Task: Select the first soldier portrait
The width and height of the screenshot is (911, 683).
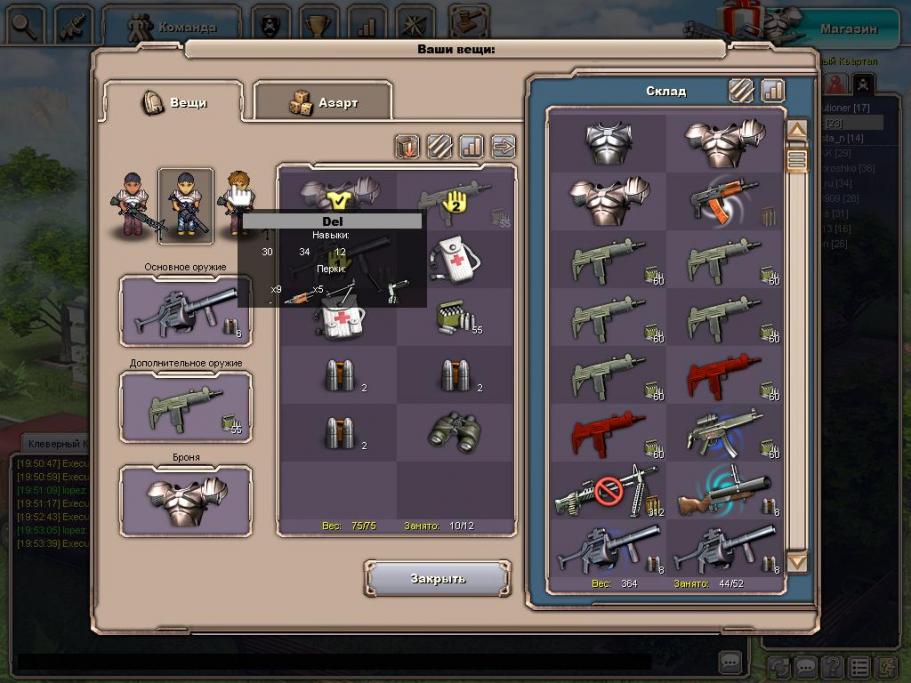Action: click(x=131, y=205)
